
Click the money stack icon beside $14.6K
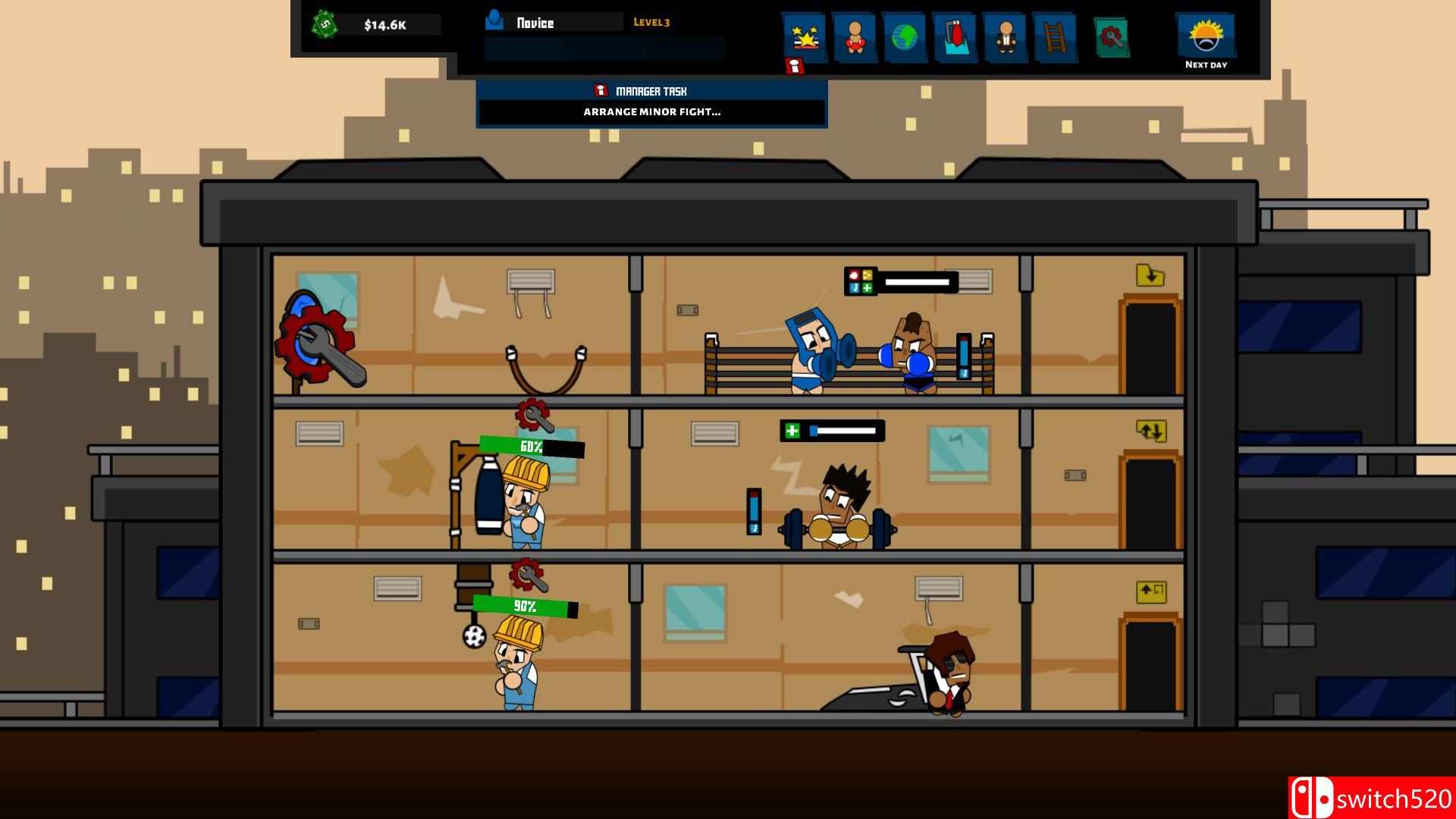pyautogui.click(x=325, y=24)
